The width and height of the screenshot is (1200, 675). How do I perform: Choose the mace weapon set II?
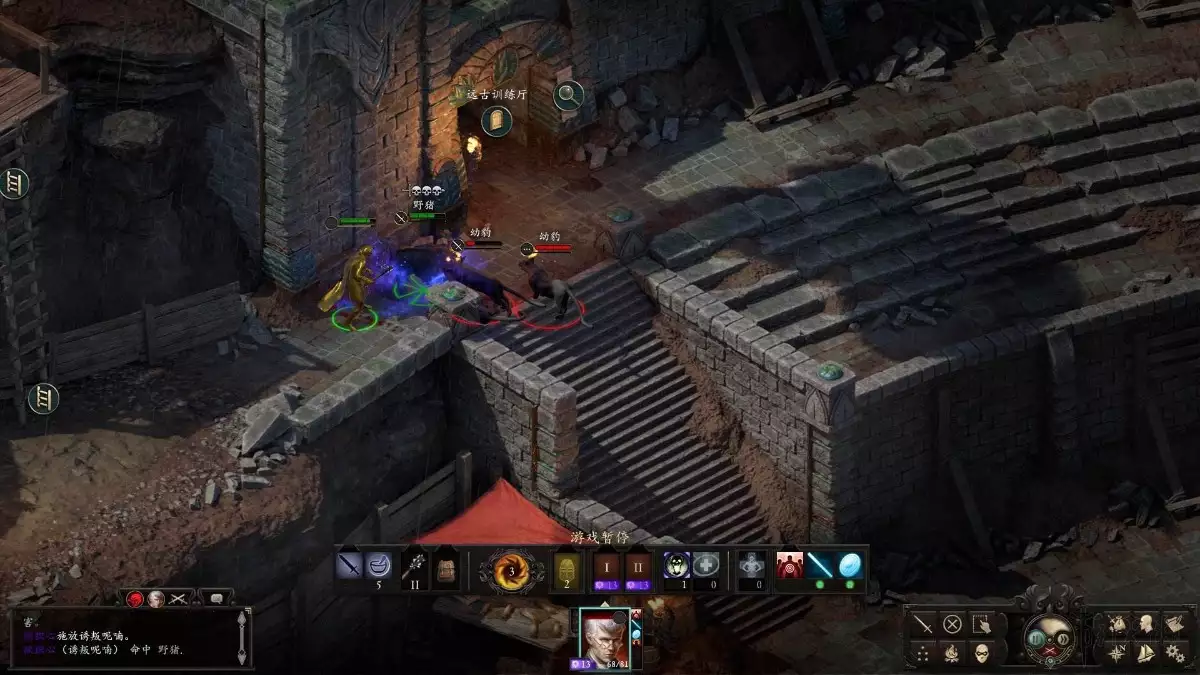pos(413,570)
